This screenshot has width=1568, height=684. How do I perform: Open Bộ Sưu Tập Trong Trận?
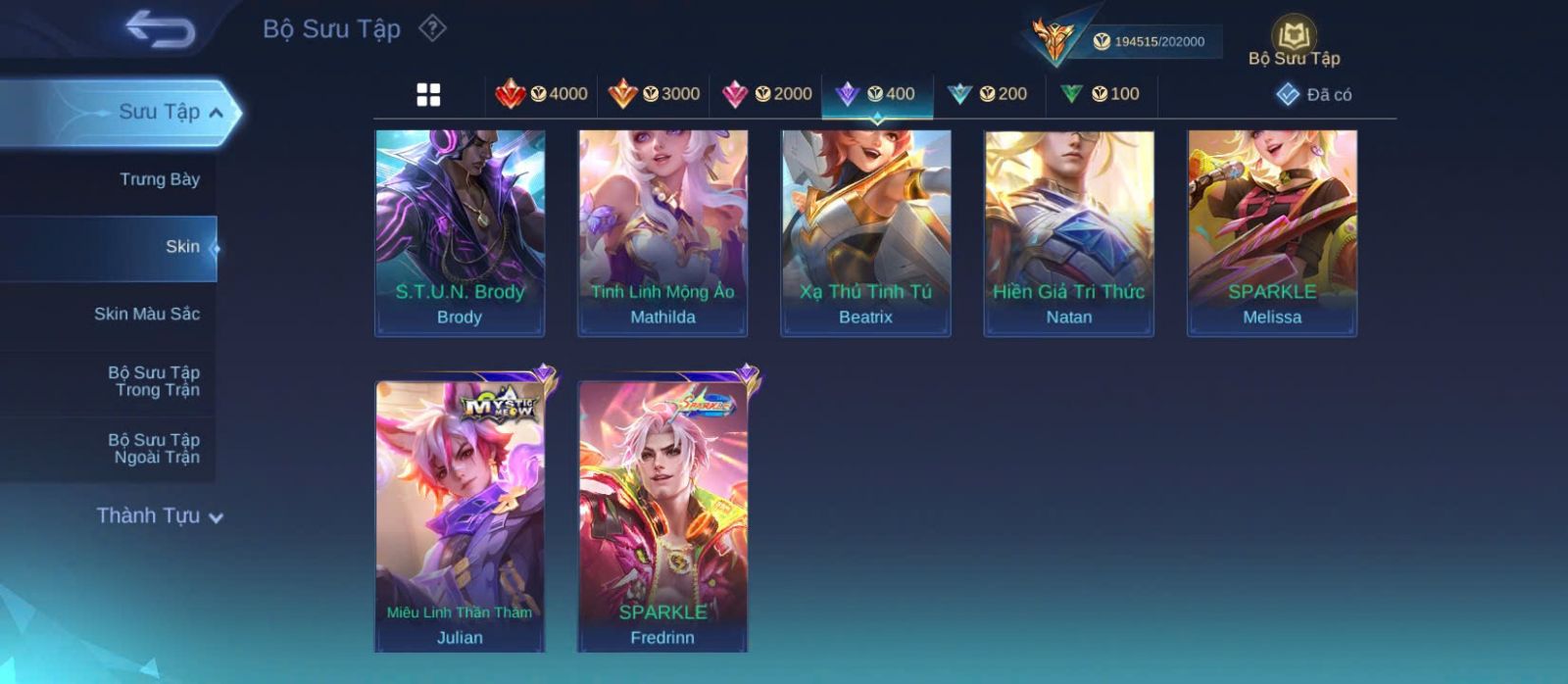tap(154, 381)
